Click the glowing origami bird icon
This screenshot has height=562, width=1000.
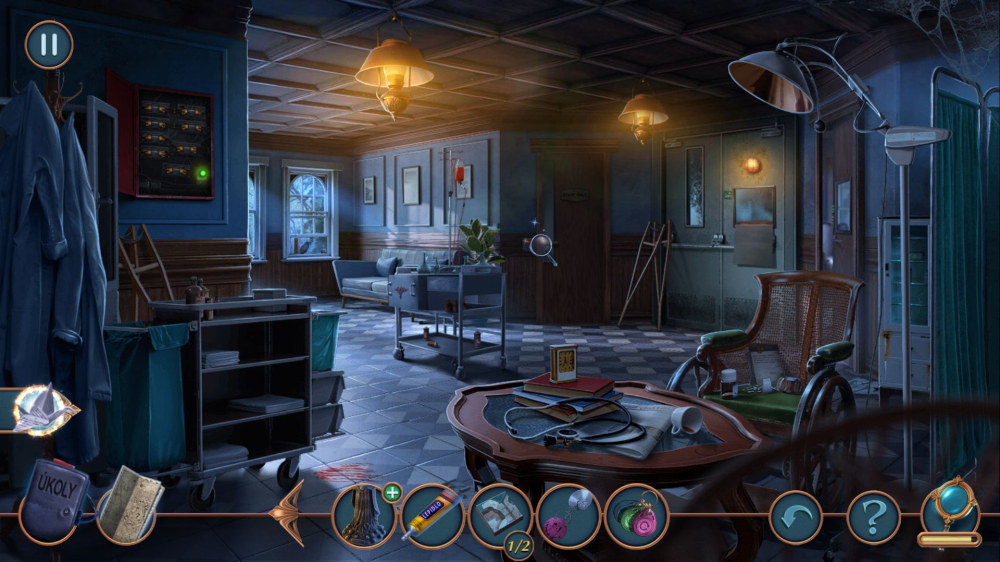coord(45,409)
